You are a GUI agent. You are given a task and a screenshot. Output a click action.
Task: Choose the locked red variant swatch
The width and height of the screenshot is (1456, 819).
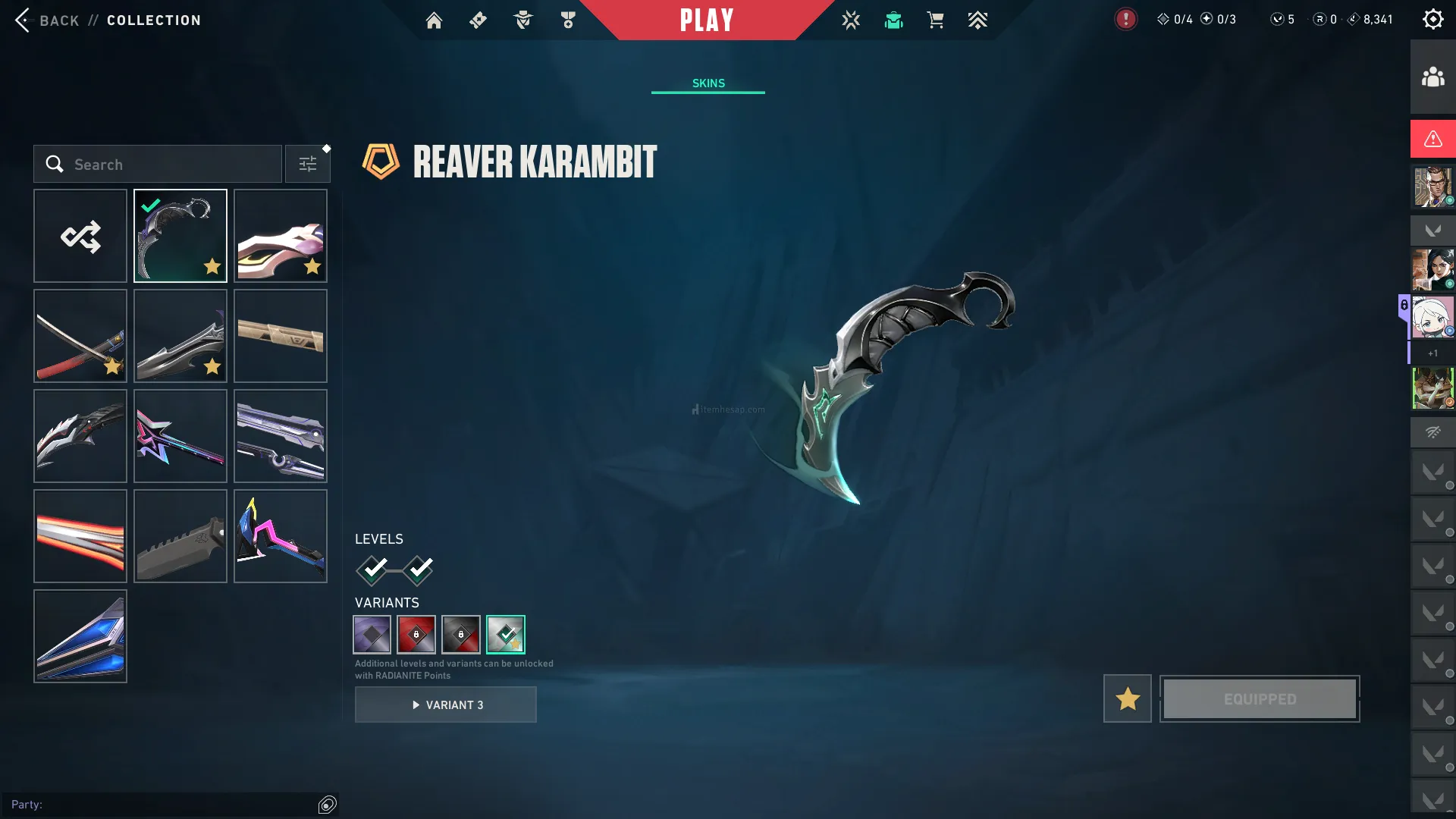(416, 635)
